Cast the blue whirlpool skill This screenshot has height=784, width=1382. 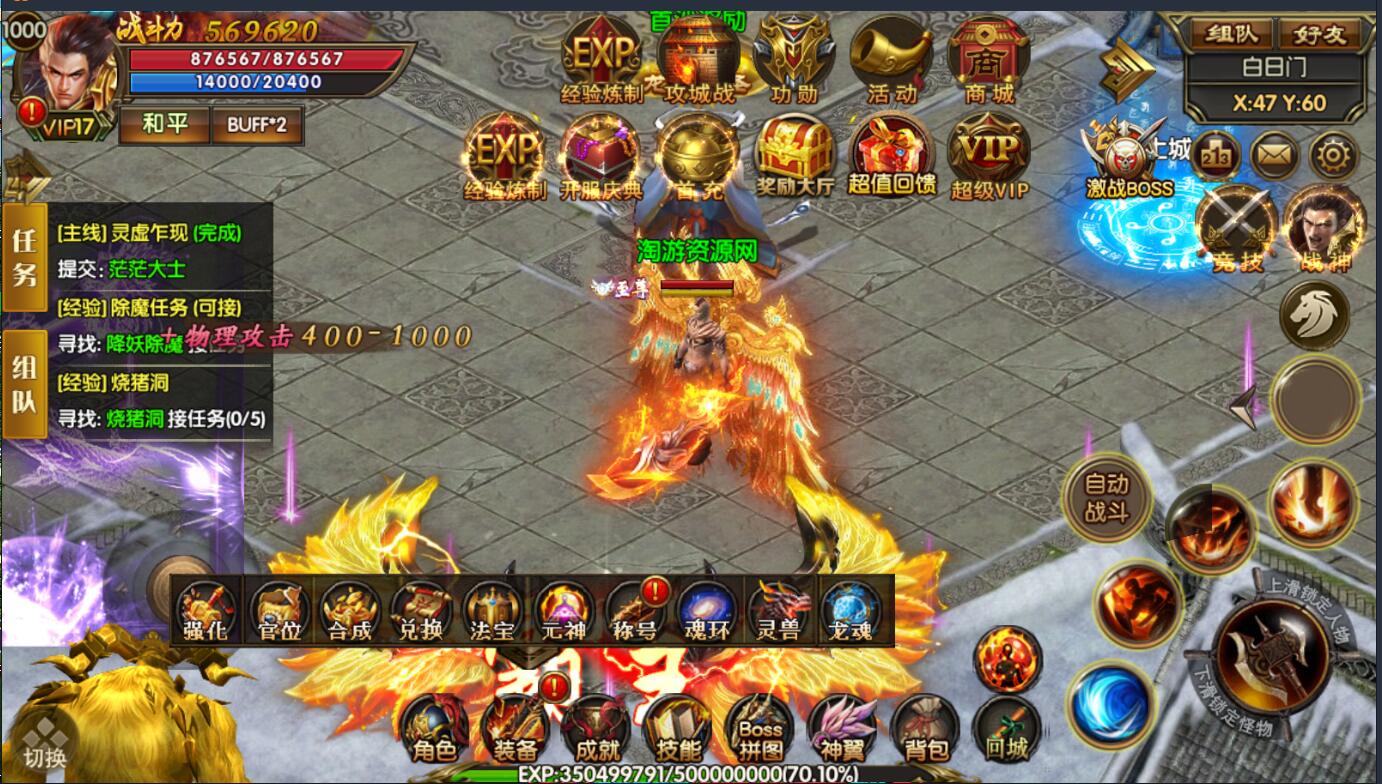(1110, 704)
